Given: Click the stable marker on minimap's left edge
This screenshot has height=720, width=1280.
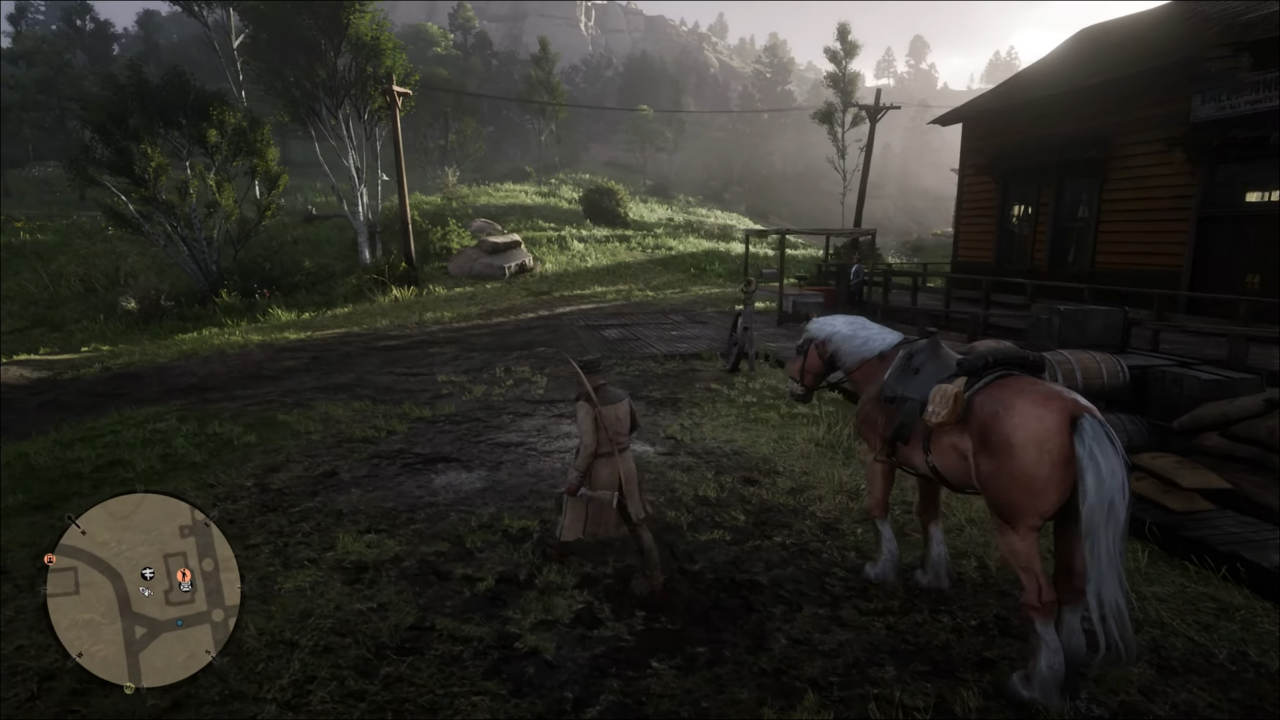Looking at the screenshot, I should pyautogui.click(x=49, y=559).
